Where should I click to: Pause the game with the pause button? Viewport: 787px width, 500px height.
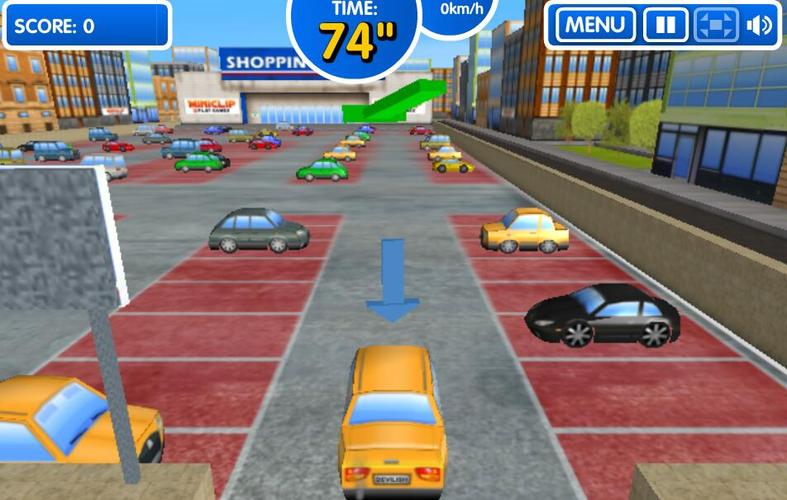(x=665, y=25)
